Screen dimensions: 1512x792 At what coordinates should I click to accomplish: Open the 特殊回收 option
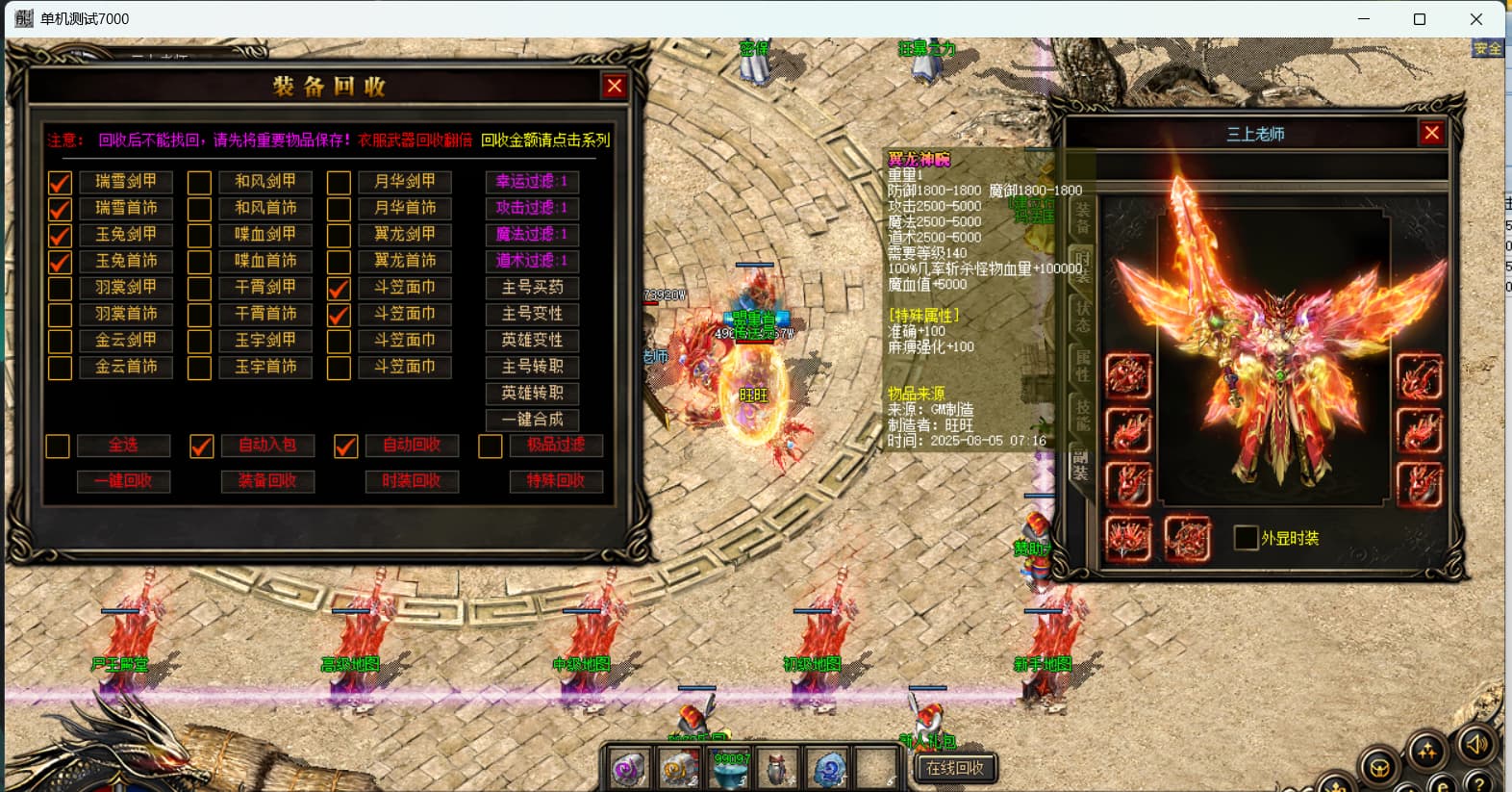pyautogui.click(x=556, y=481)
